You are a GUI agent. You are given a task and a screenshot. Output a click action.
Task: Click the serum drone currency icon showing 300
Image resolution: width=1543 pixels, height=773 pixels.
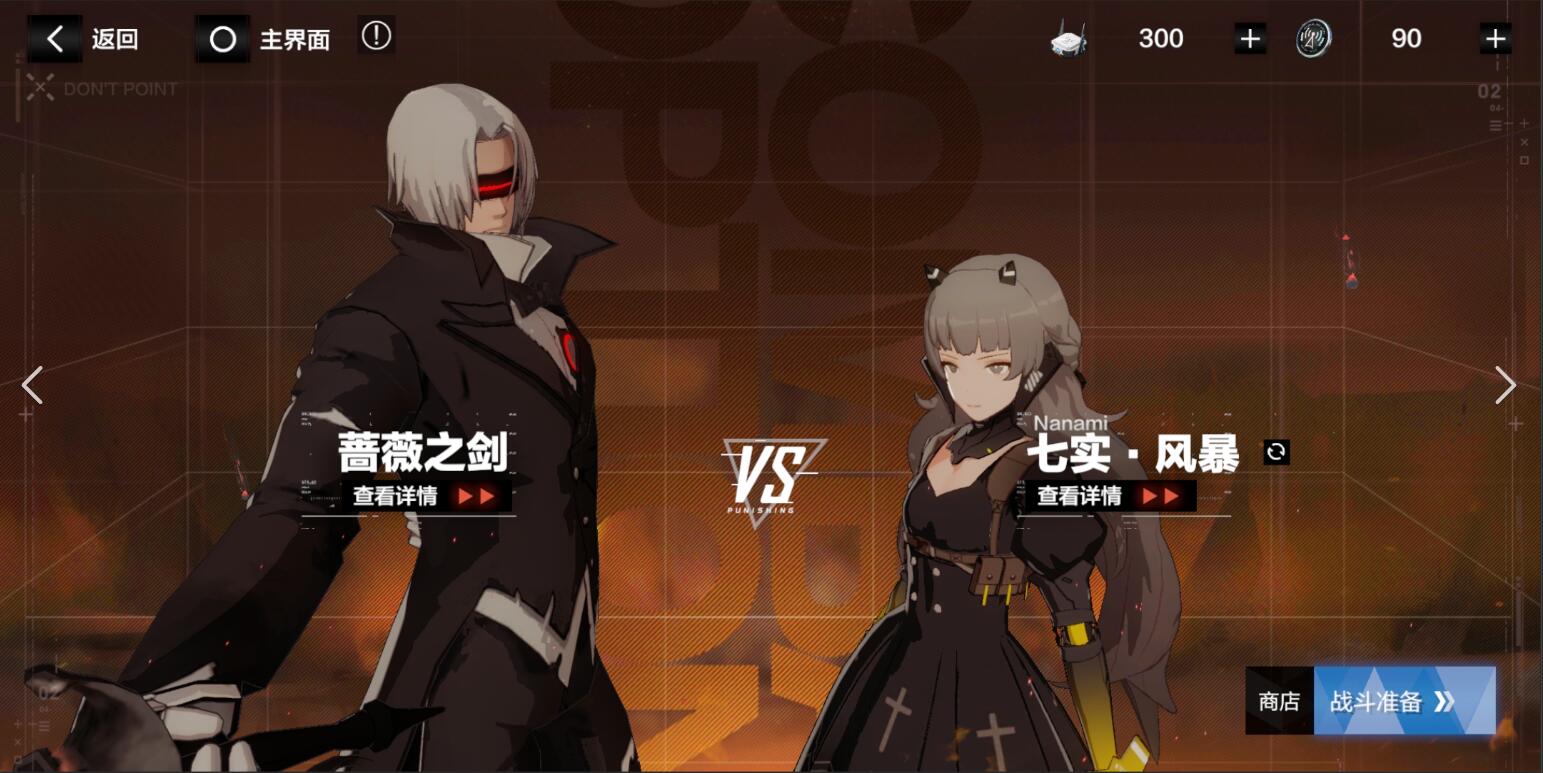[x=1066, y=39]
